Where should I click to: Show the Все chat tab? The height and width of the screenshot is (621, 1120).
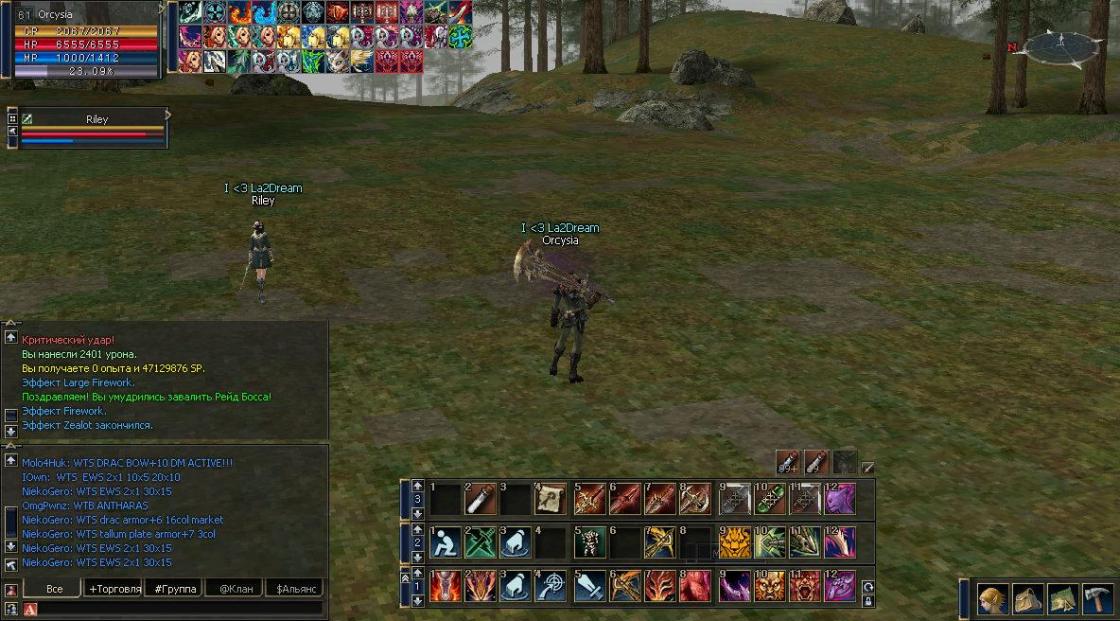click(x=54, y=589)
